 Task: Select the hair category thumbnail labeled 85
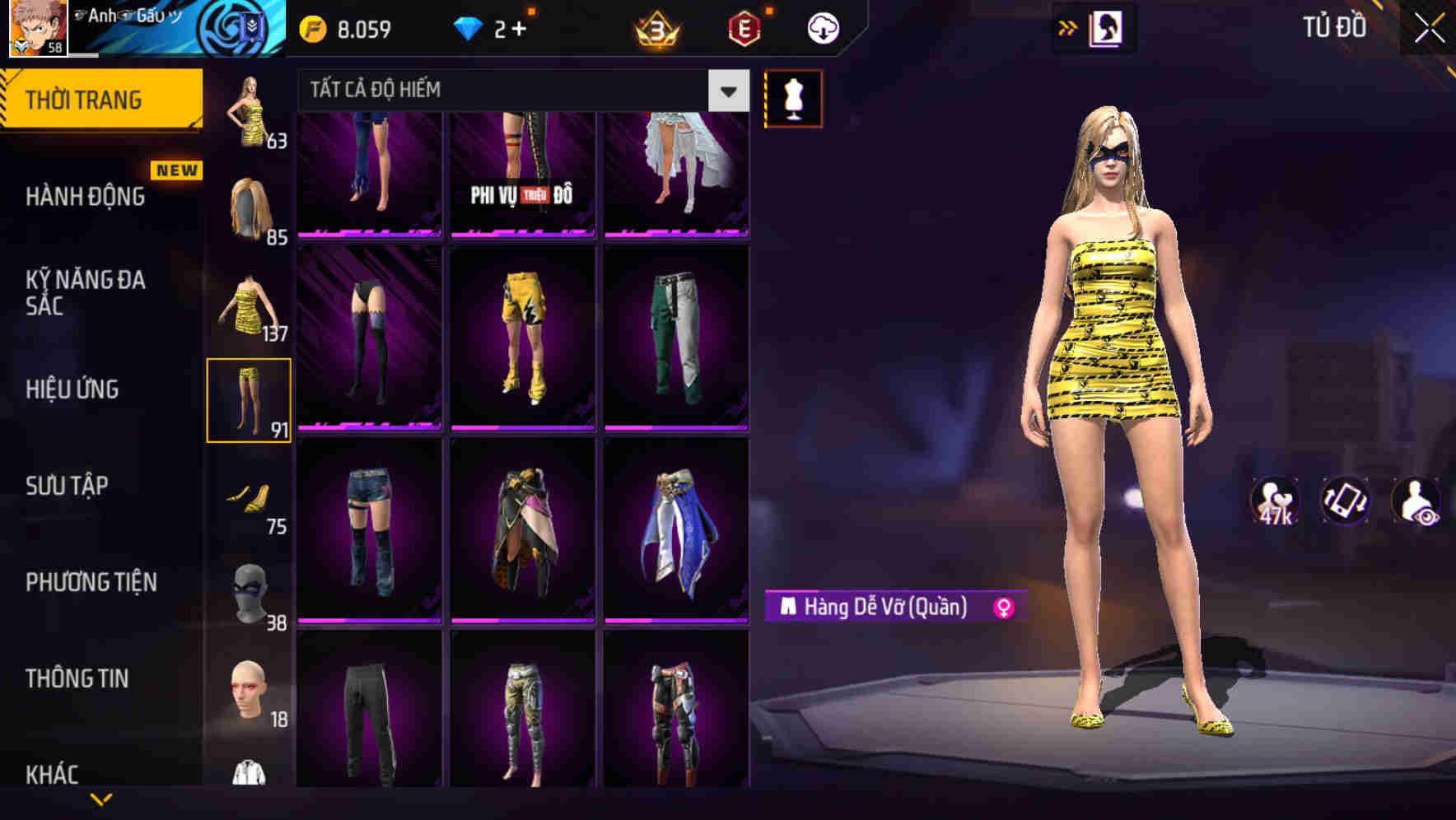click(x=247, y=206)
